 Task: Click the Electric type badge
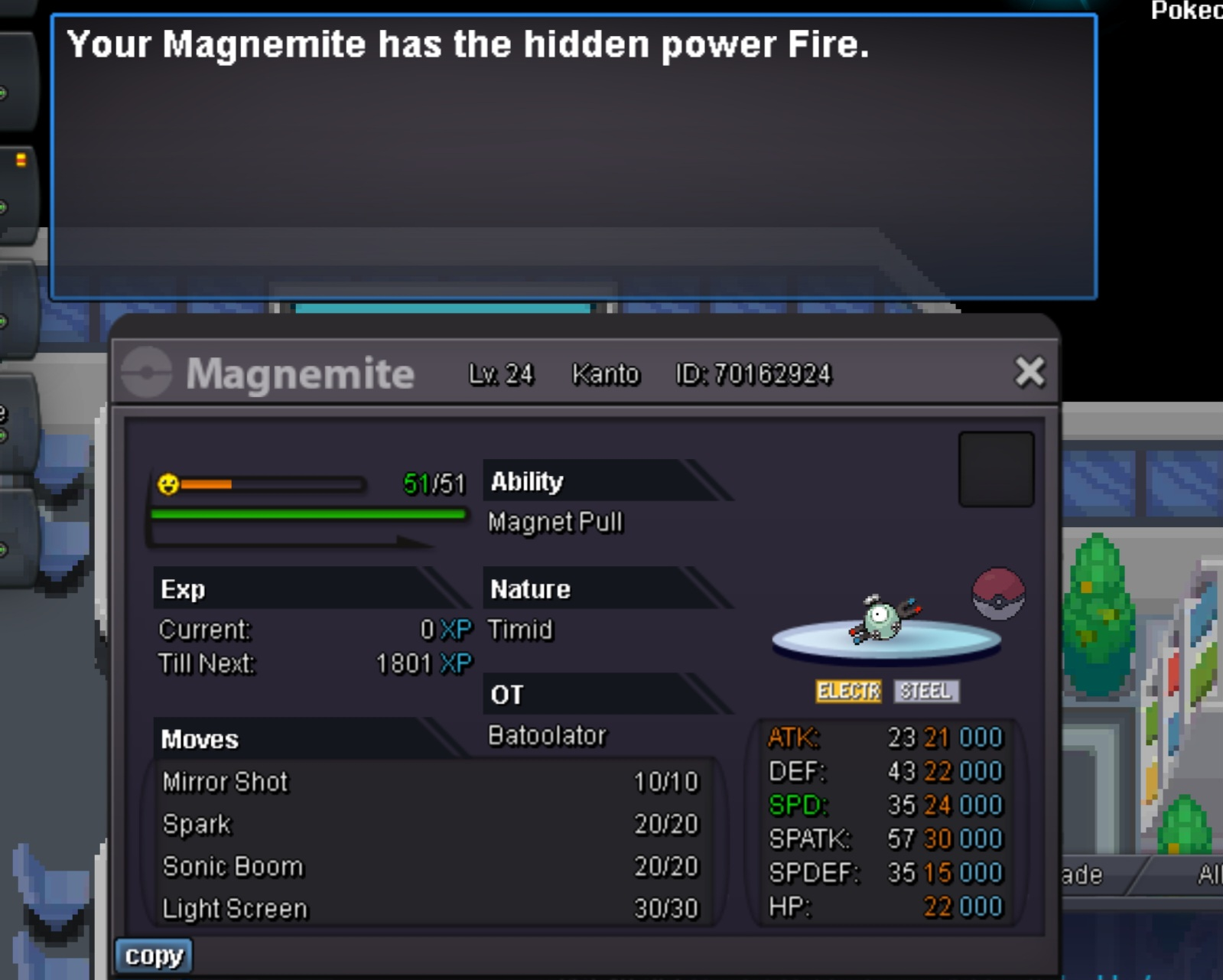[848, 692]
